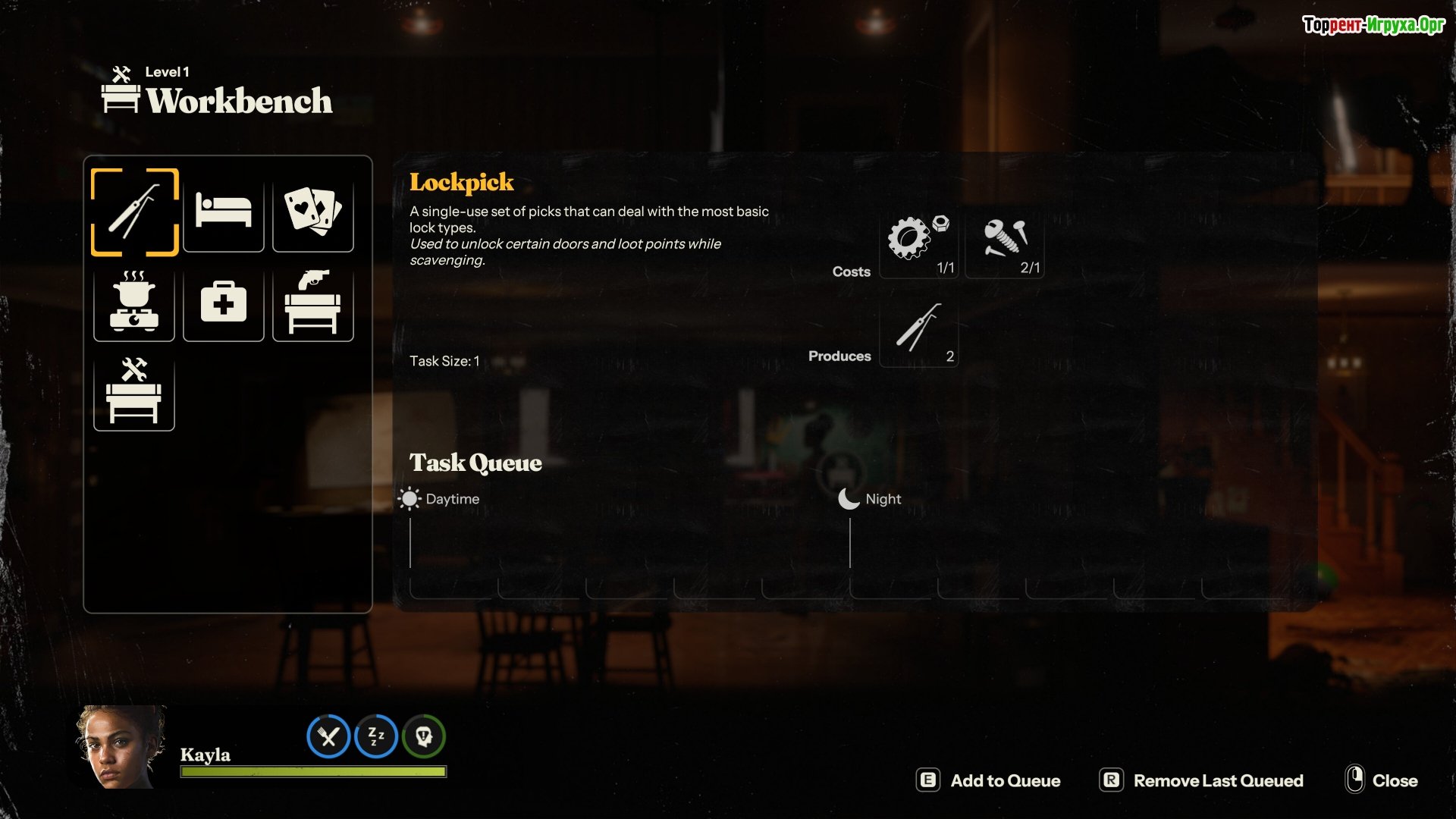Pick the cooking stove recipe
The width and height of the screenshot is (1456, 819).
(134, 302)
